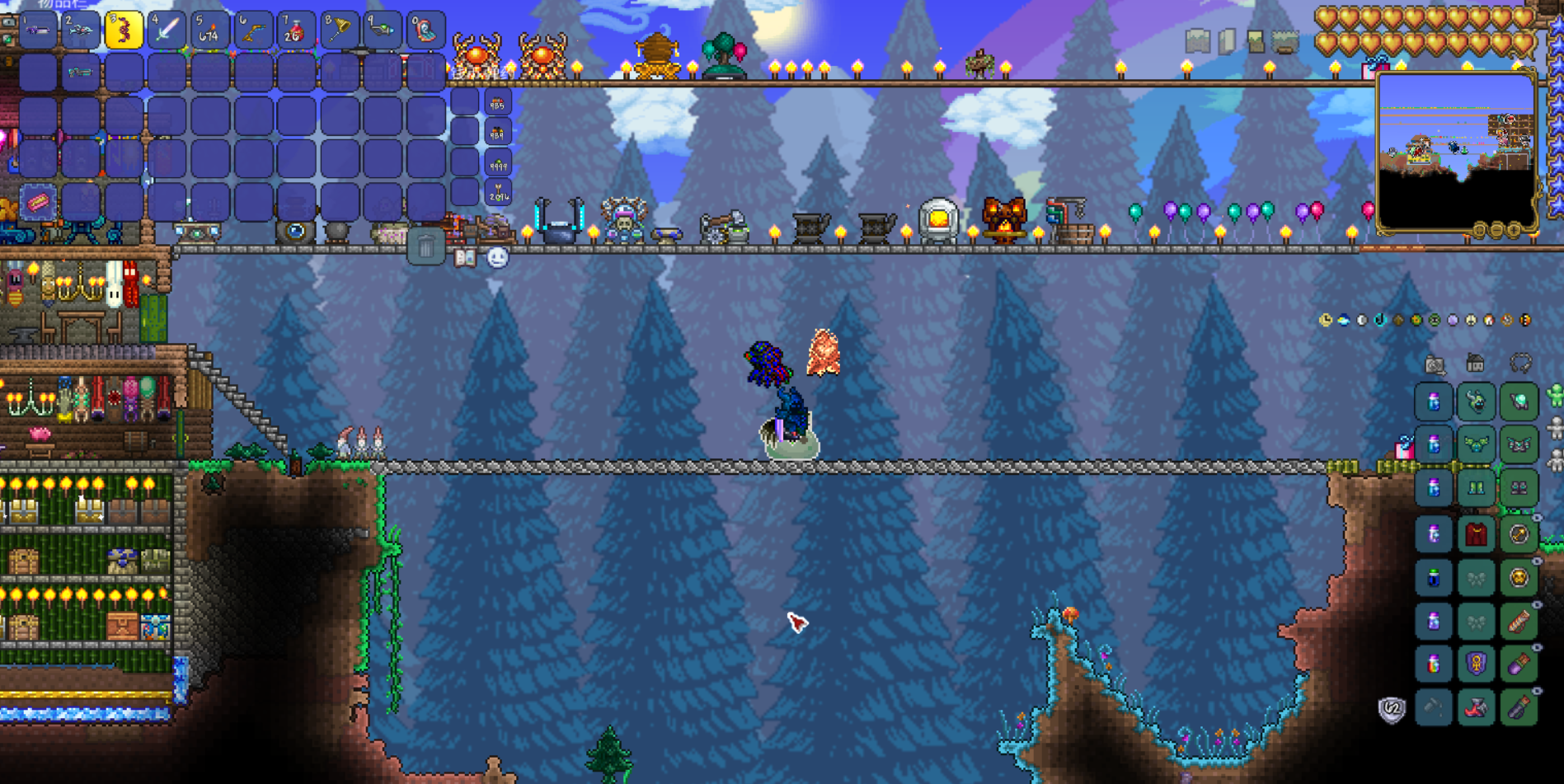Click the magic mirror in hotbar slot 0
Viewport: 1564px width, 784px height.
tap(425, 31)
